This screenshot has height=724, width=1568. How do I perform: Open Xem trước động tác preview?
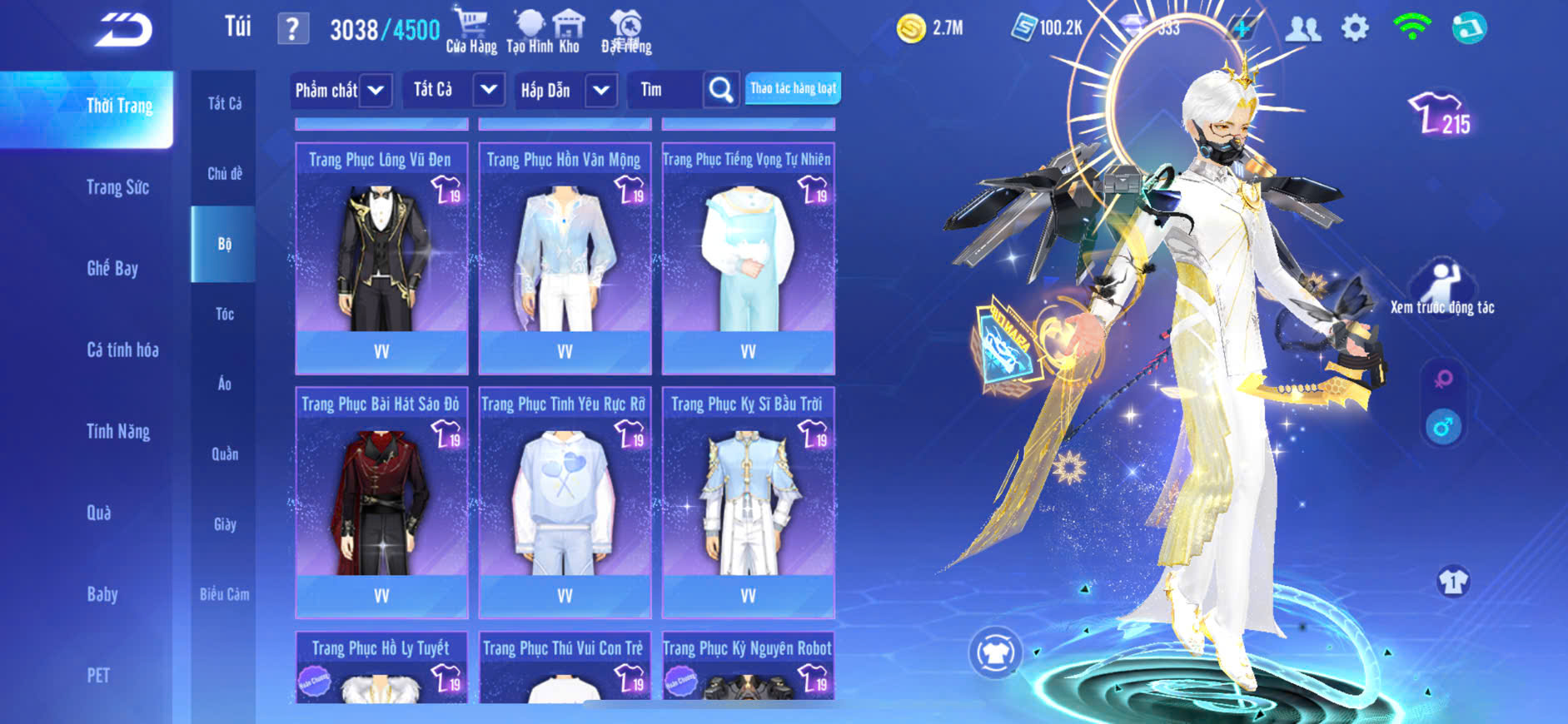(x=1442, y=288)
